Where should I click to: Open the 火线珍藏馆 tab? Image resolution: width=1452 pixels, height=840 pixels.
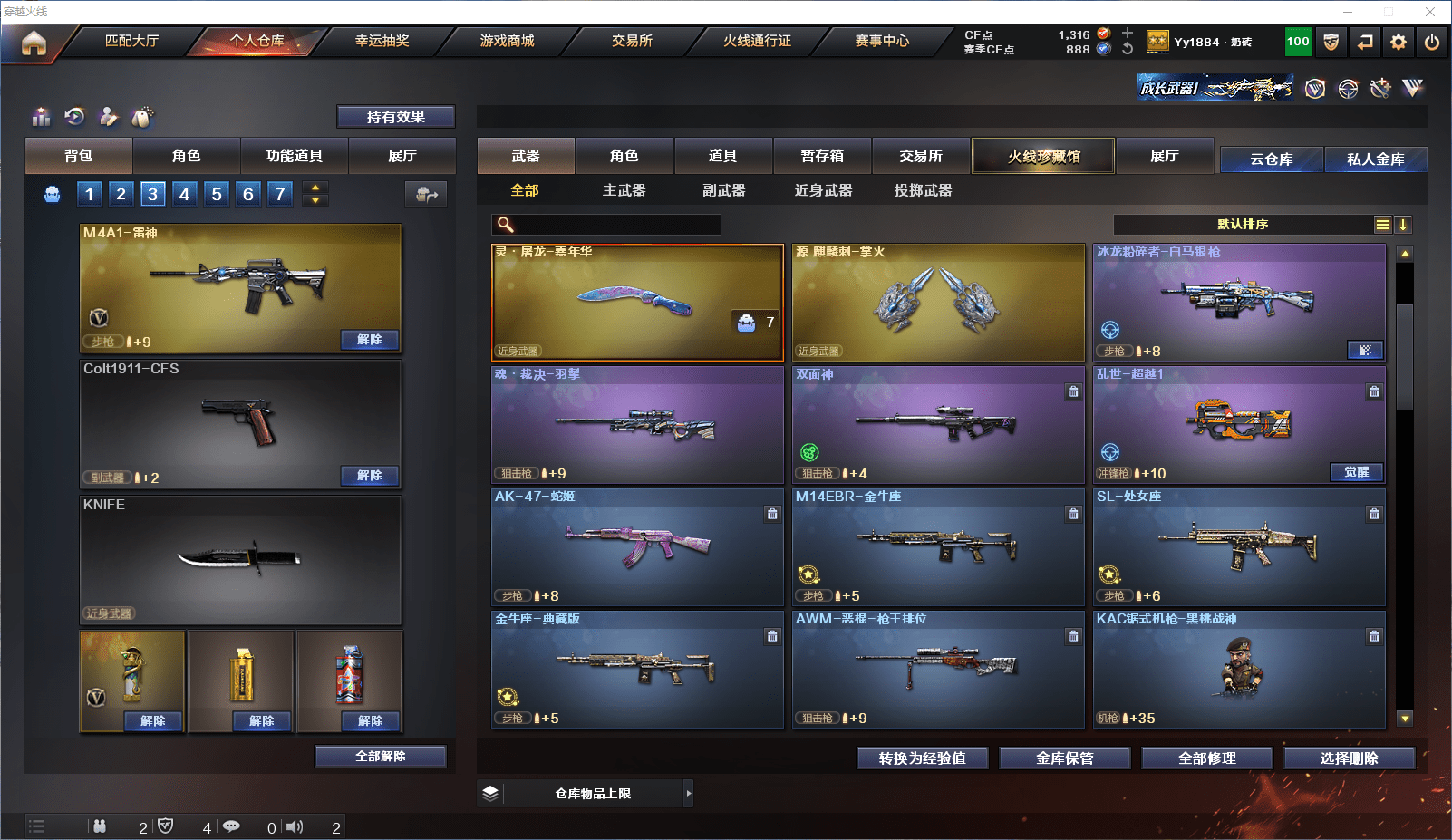click(1043, 156)
